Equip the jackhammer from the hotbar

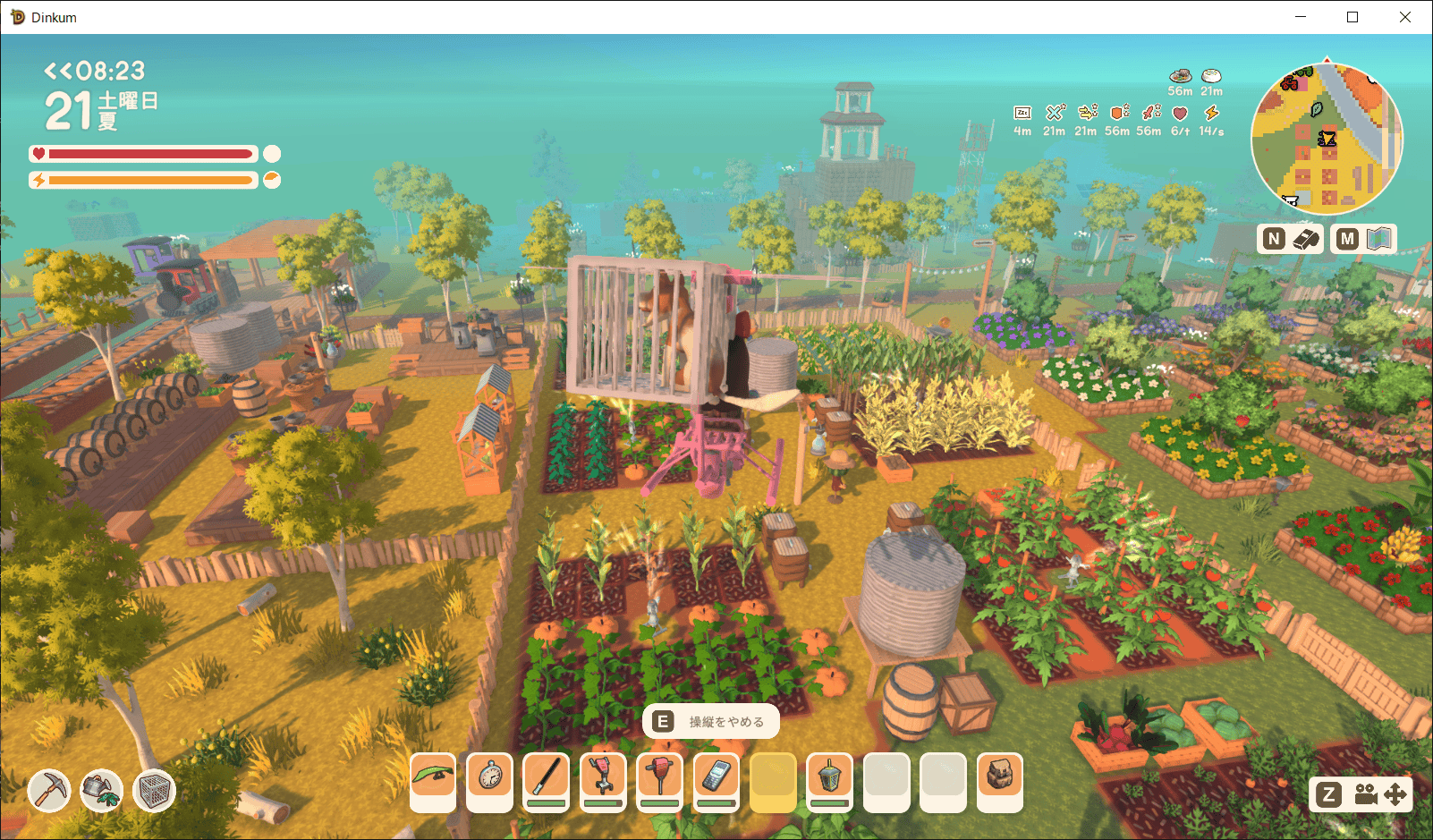660,776
